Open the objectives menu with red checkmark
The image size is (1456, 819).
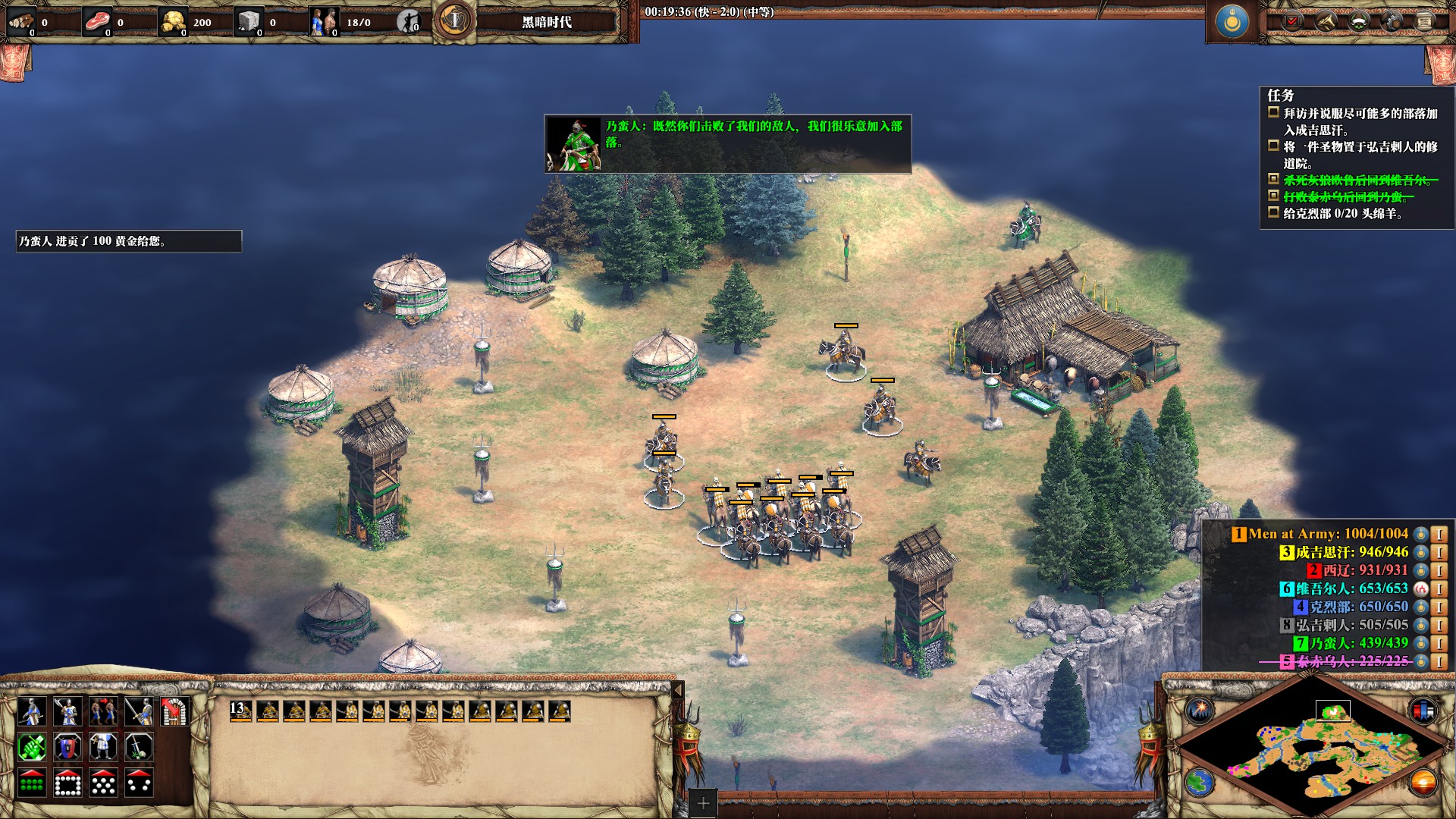tap(1292, 21)
